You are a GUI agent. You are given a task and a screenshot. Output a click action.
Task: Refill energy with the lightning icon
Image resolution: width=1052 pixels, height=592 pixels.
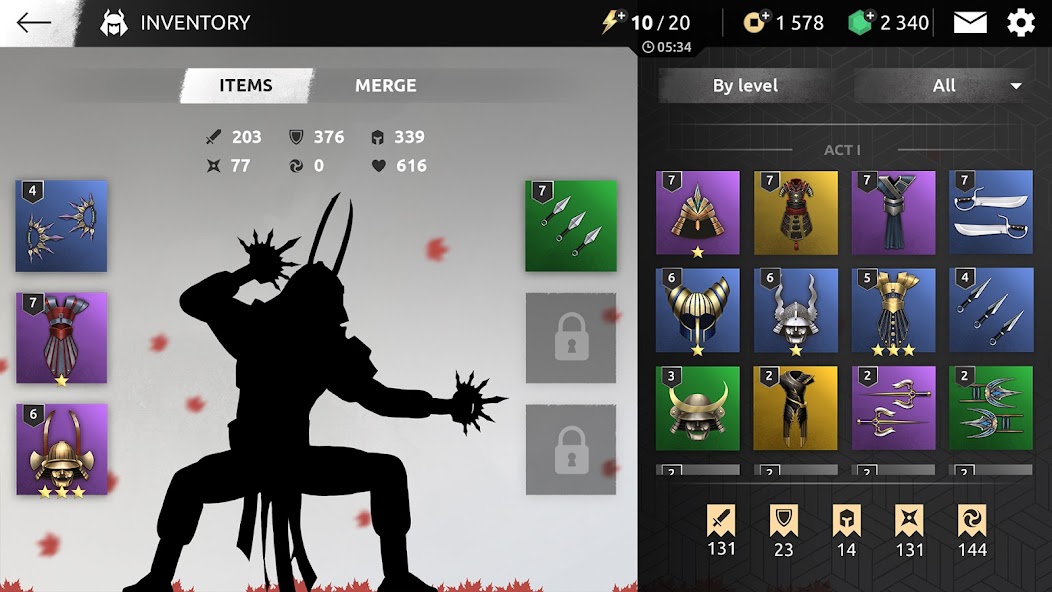pos(613,22)
